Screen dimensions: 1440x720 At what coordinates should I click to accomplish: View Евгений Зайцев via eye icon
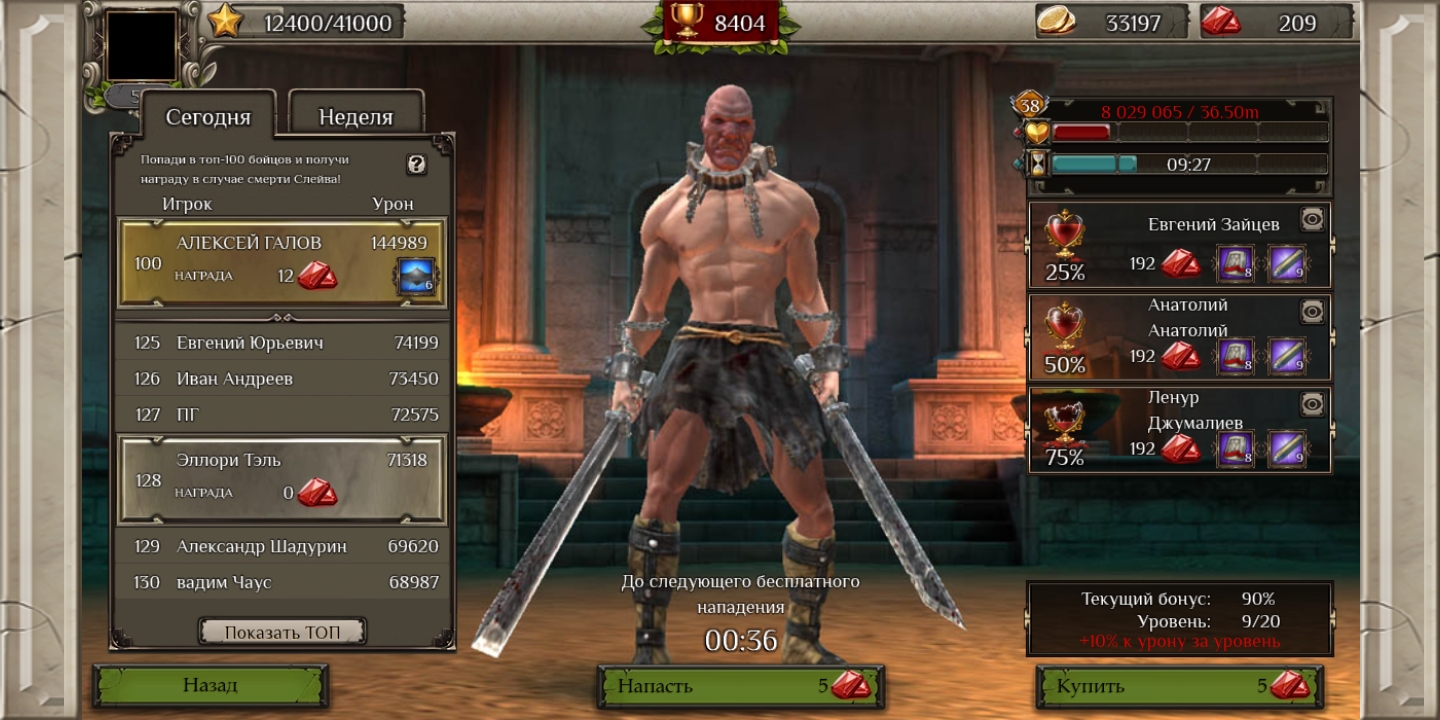[1312, 219]
